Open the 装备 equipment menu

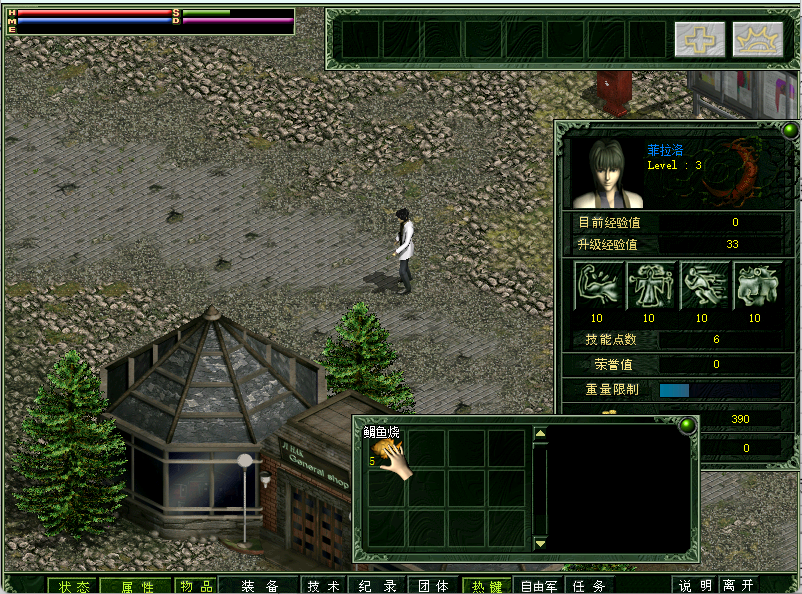[x=259, y=586]
